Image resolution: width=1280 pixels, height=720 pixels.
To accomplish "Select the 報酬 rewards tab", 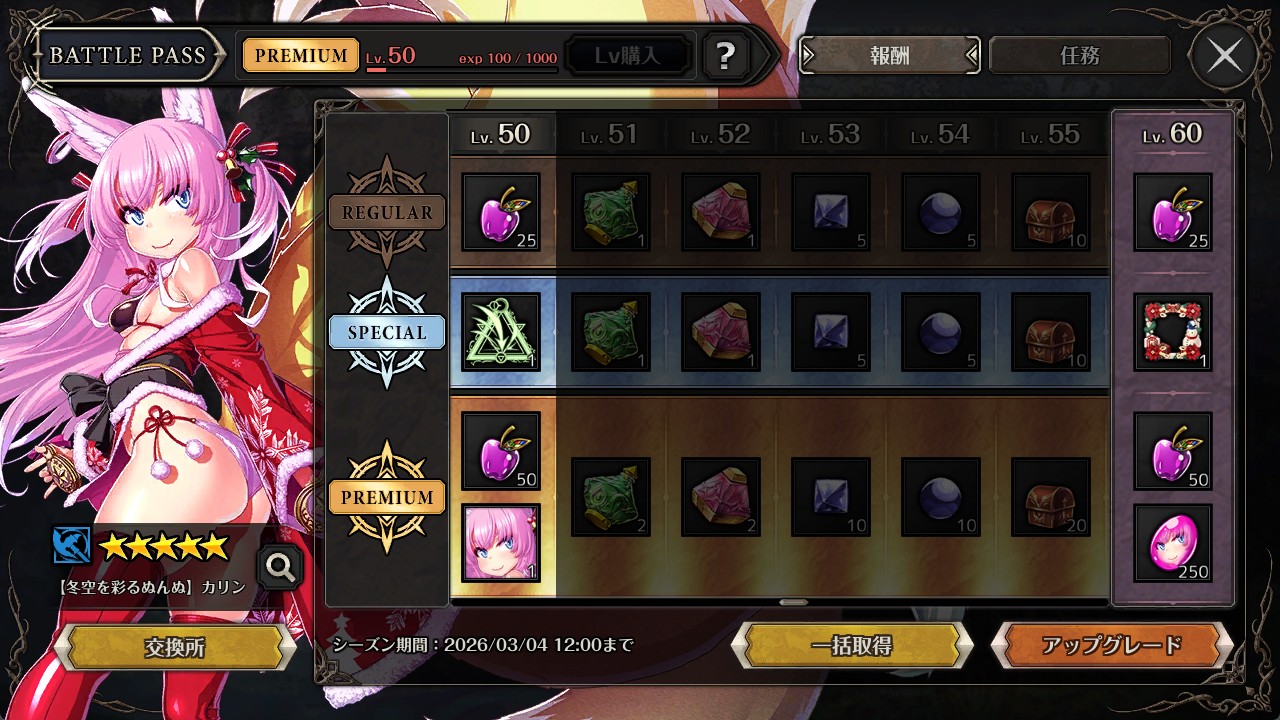I will tap(889, 56).
